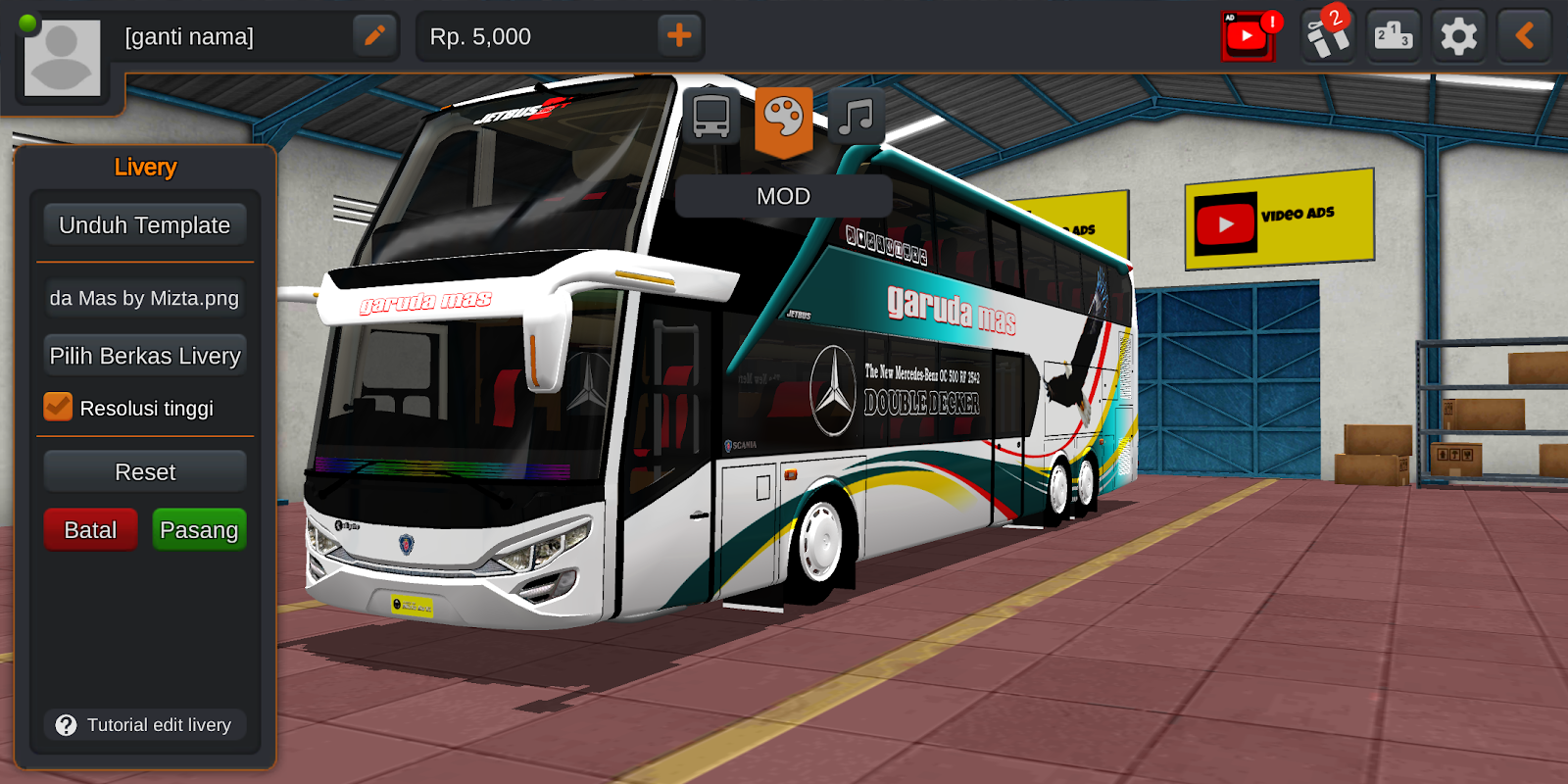
Task: Click the orange back arrow icon
Action: tap(1524, 36)
